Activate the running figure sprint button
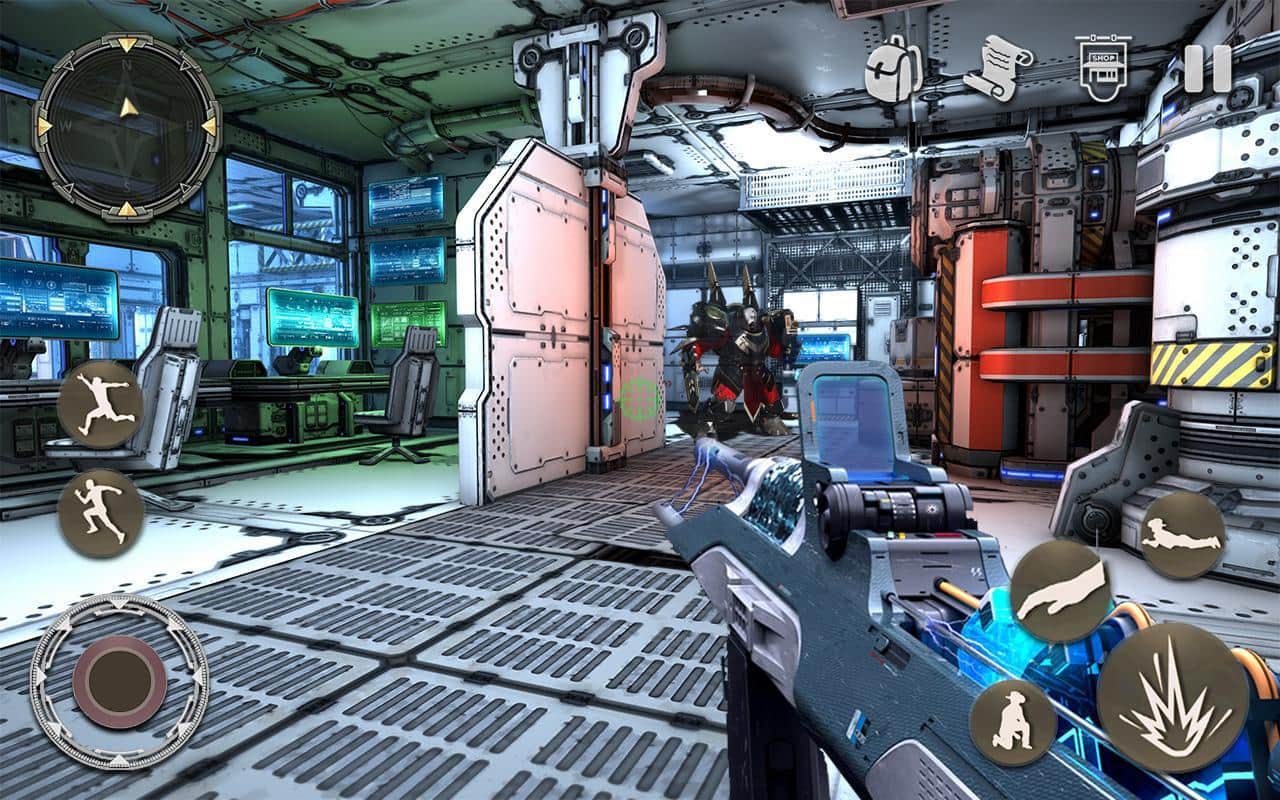Viewport: 1280px width, 800px height. [100, 513]
